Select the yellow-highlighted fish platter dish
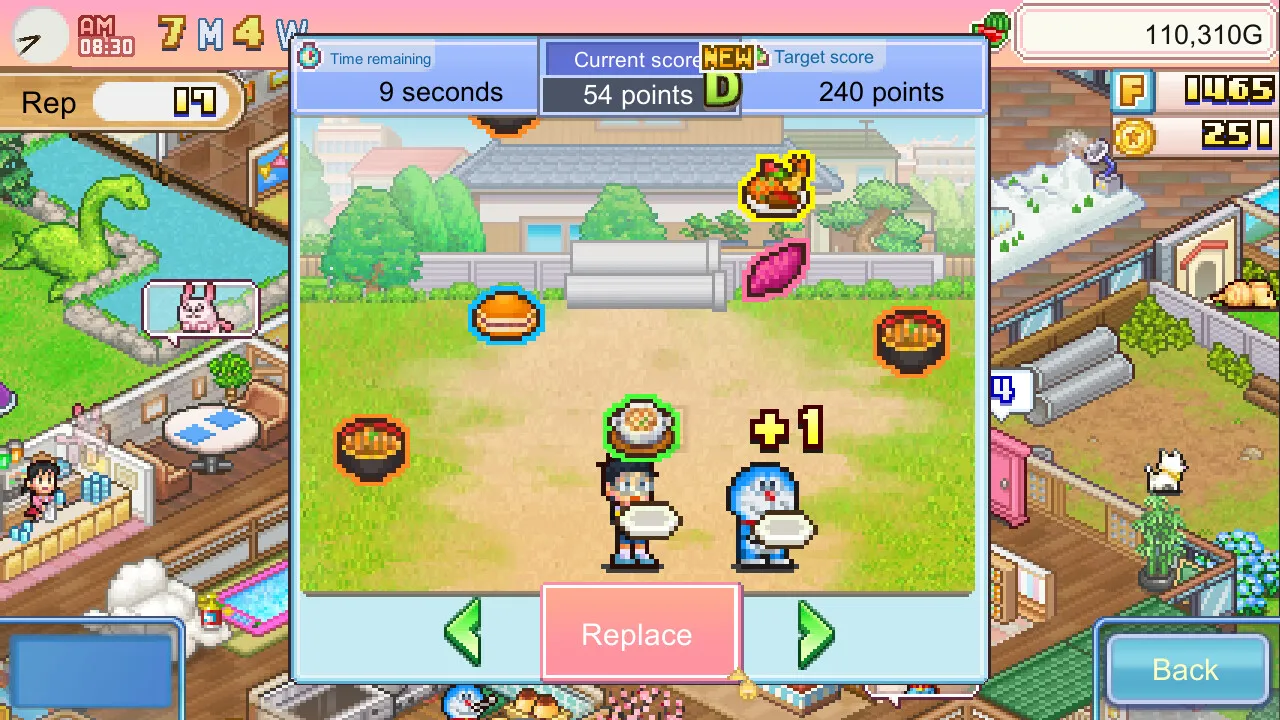Screen dimensions: 1280x720 coord(774,185)
